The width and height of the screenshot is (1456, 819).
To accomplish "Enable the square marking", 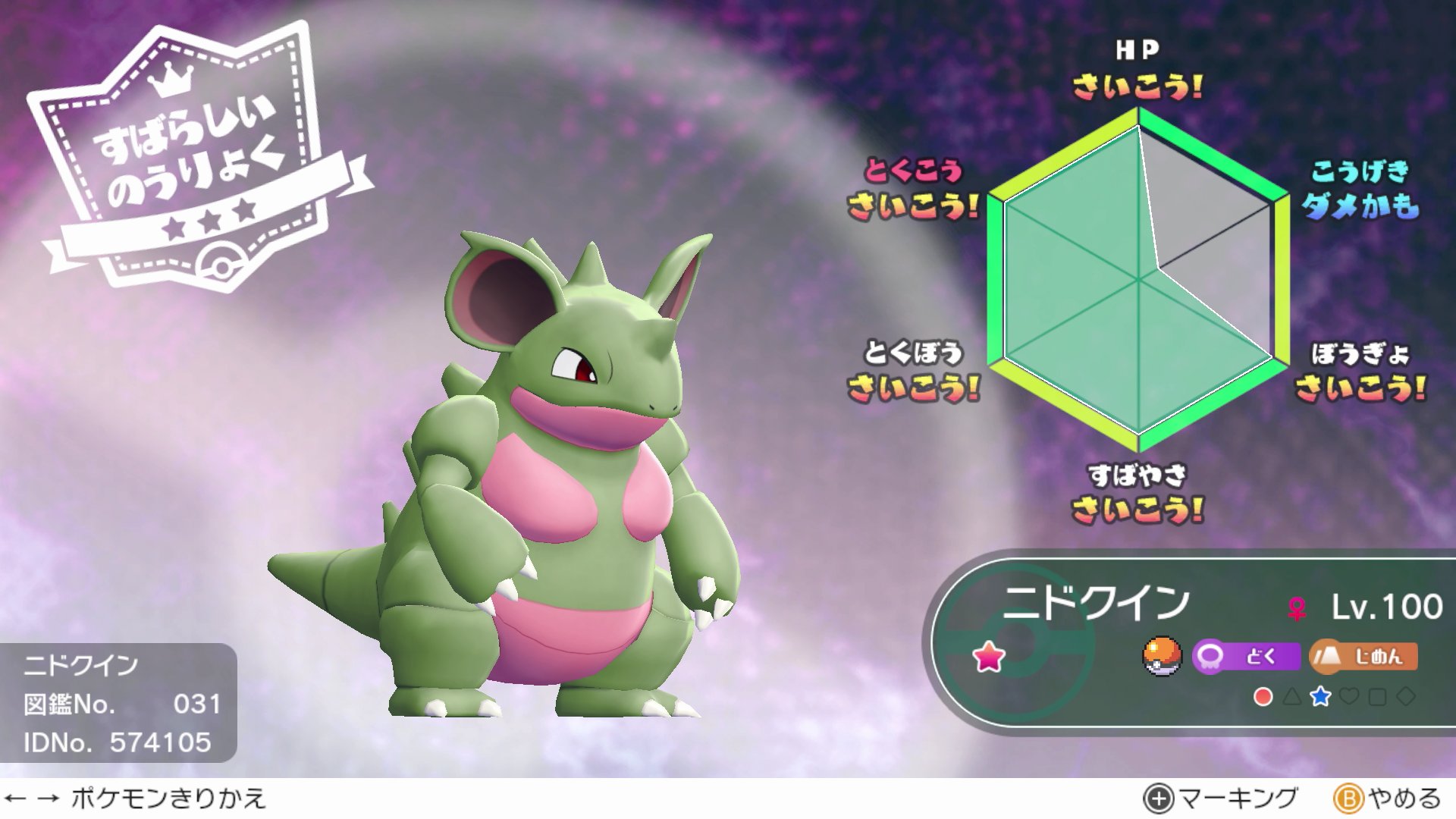I will (1376, 698).
